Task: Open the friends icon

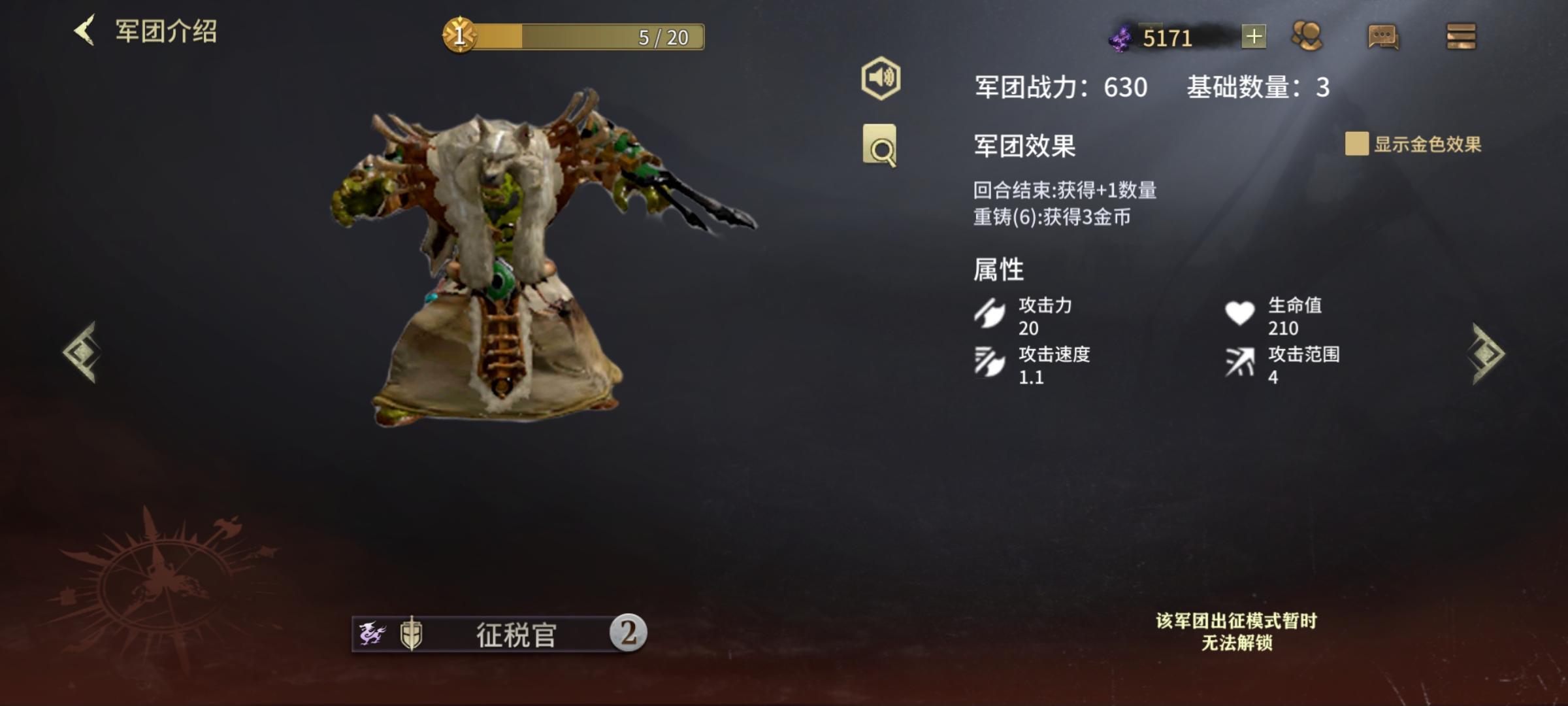Action: tap(1307, 37)
